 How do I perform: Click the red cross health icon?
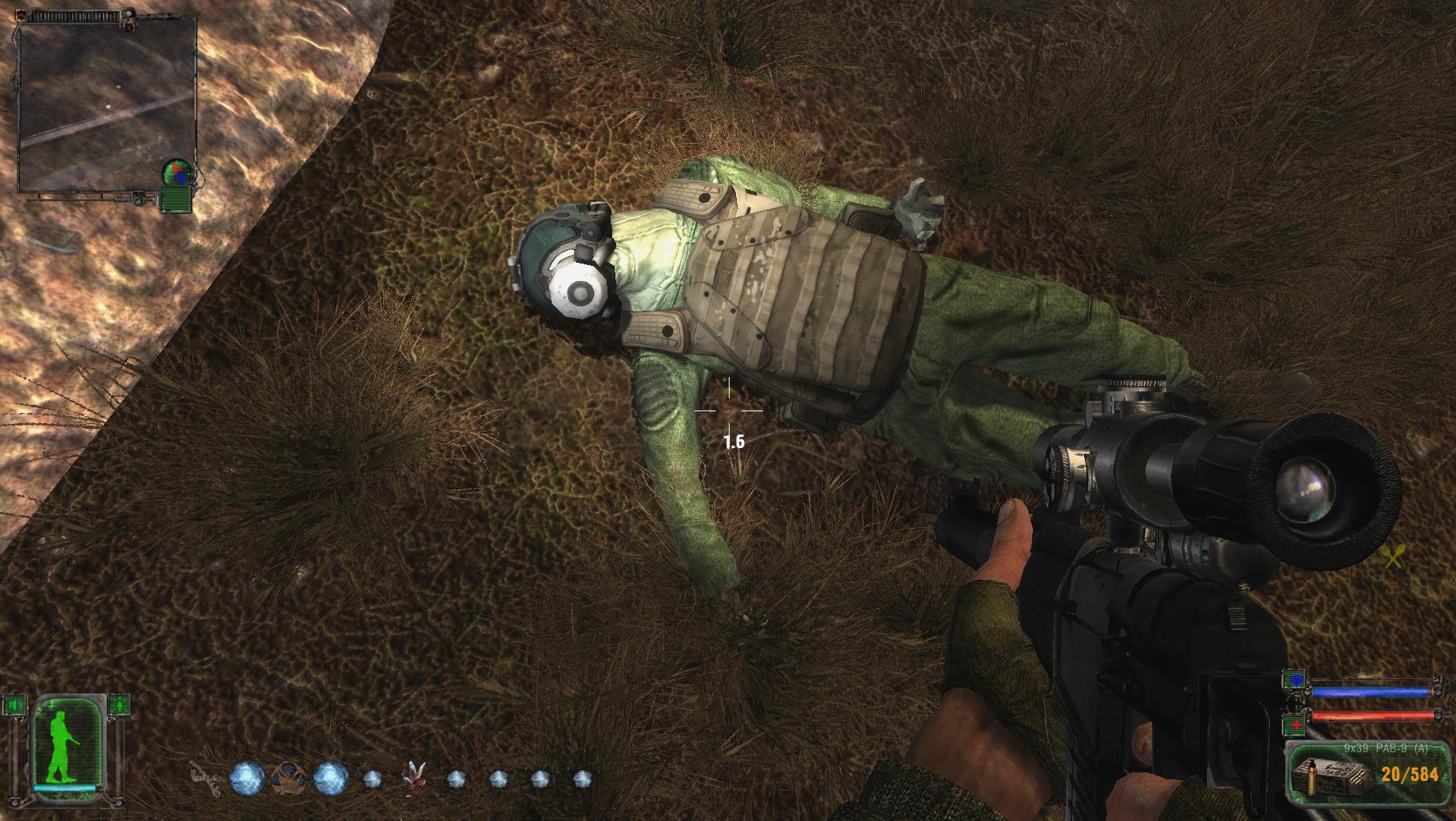1292,724
